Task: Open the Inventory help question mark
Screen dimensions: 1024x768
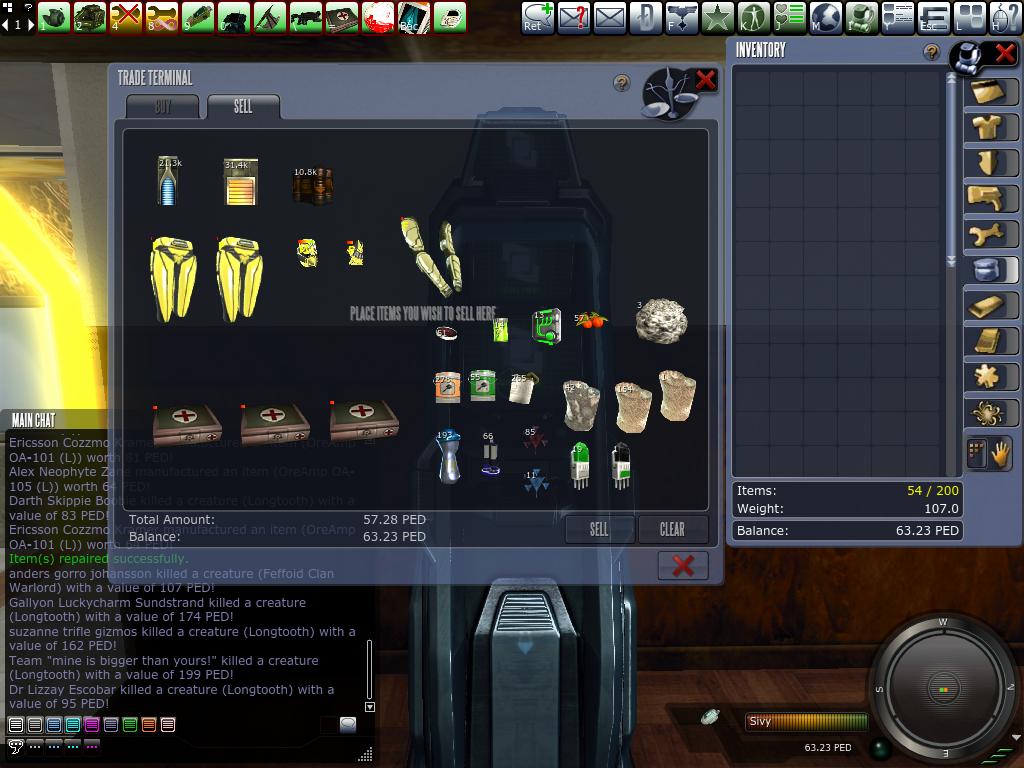Action: [x=932, y=52]
